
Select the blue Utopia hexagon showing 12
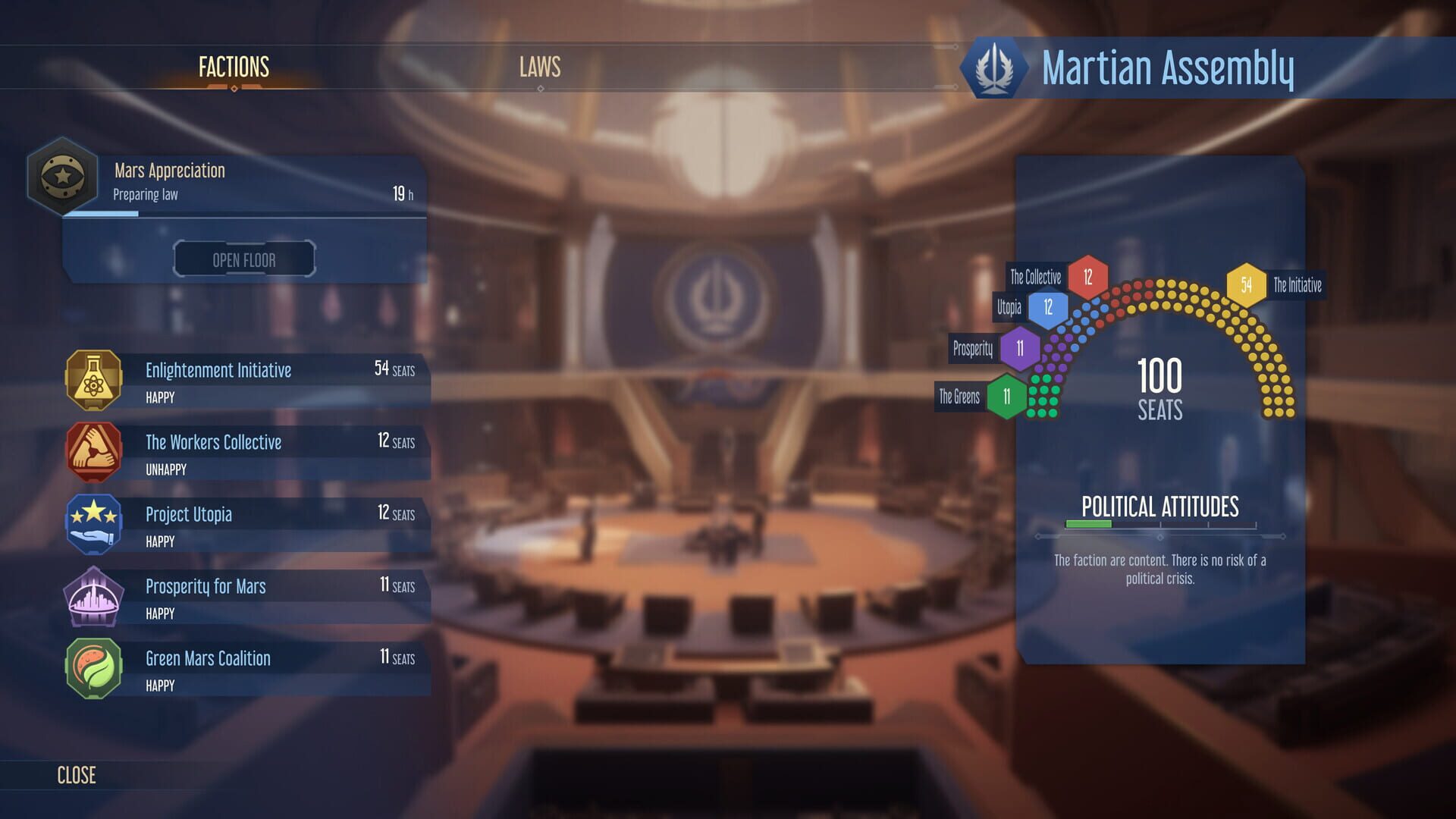[1049, 306]
